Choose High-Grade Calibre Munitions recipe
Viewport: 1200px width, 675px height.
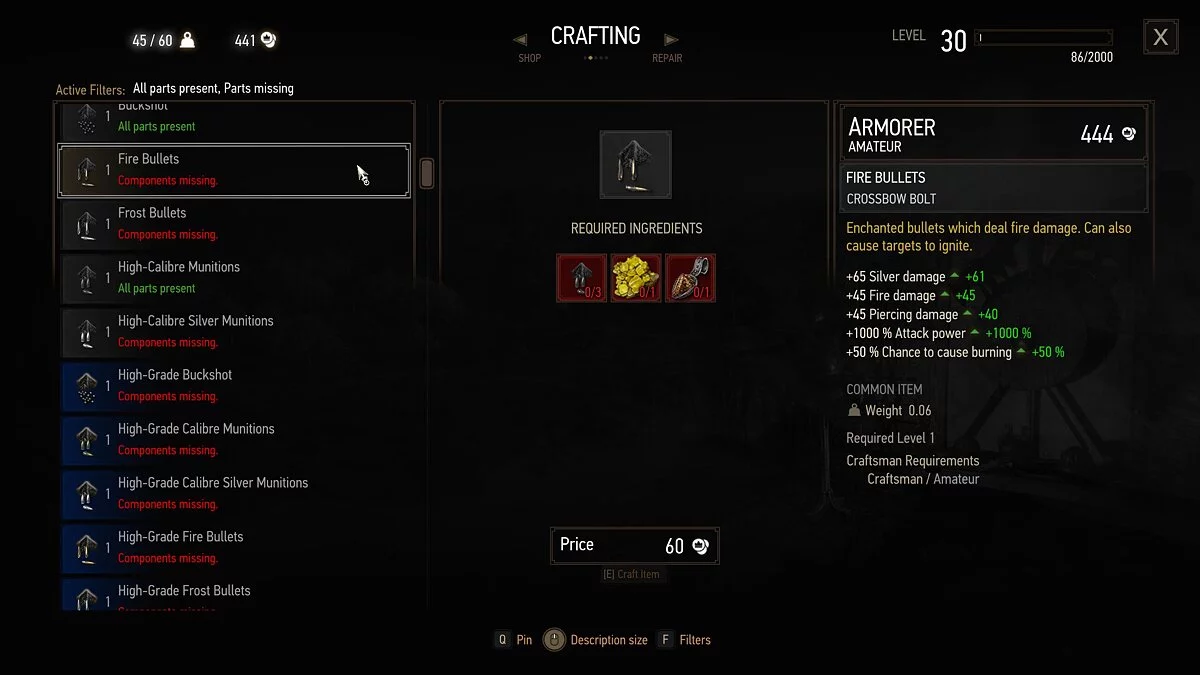[x=234, y=440]
